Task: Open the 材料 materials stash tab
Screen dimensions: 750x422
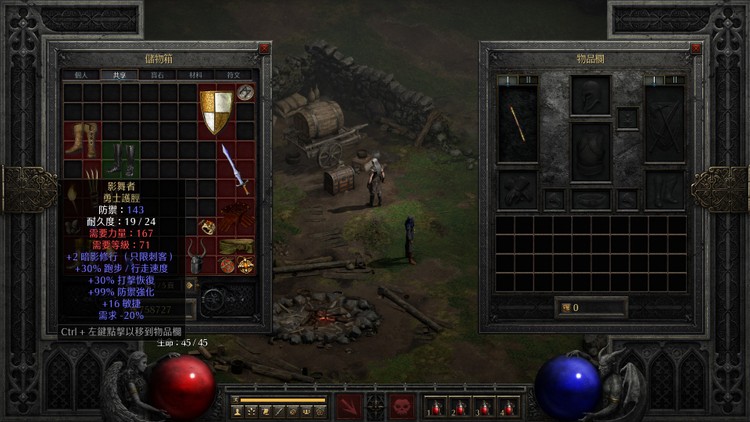Action: (x=196, y=74)
